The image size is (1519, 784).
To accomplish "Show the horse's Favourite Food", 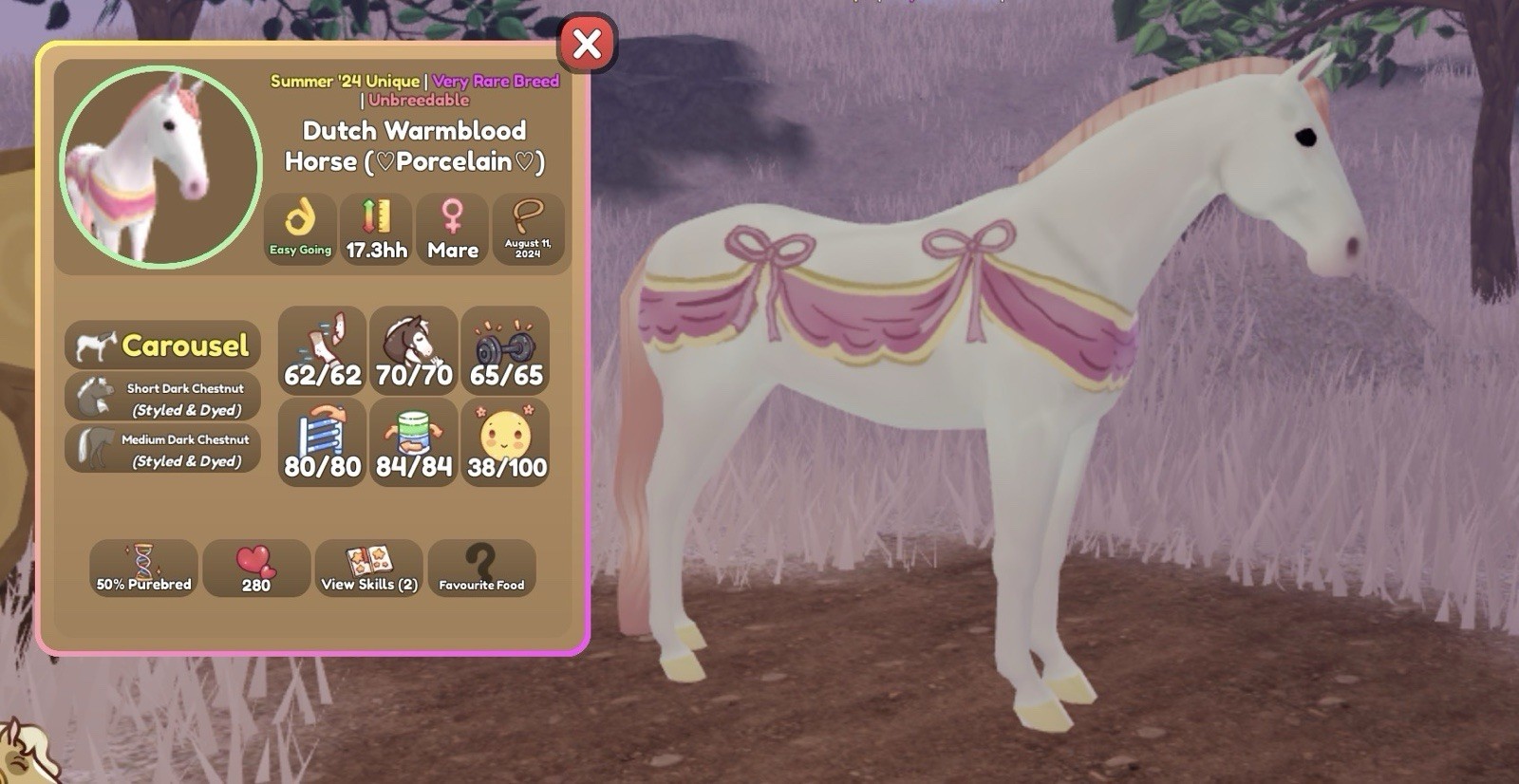I will click(481, 569).
